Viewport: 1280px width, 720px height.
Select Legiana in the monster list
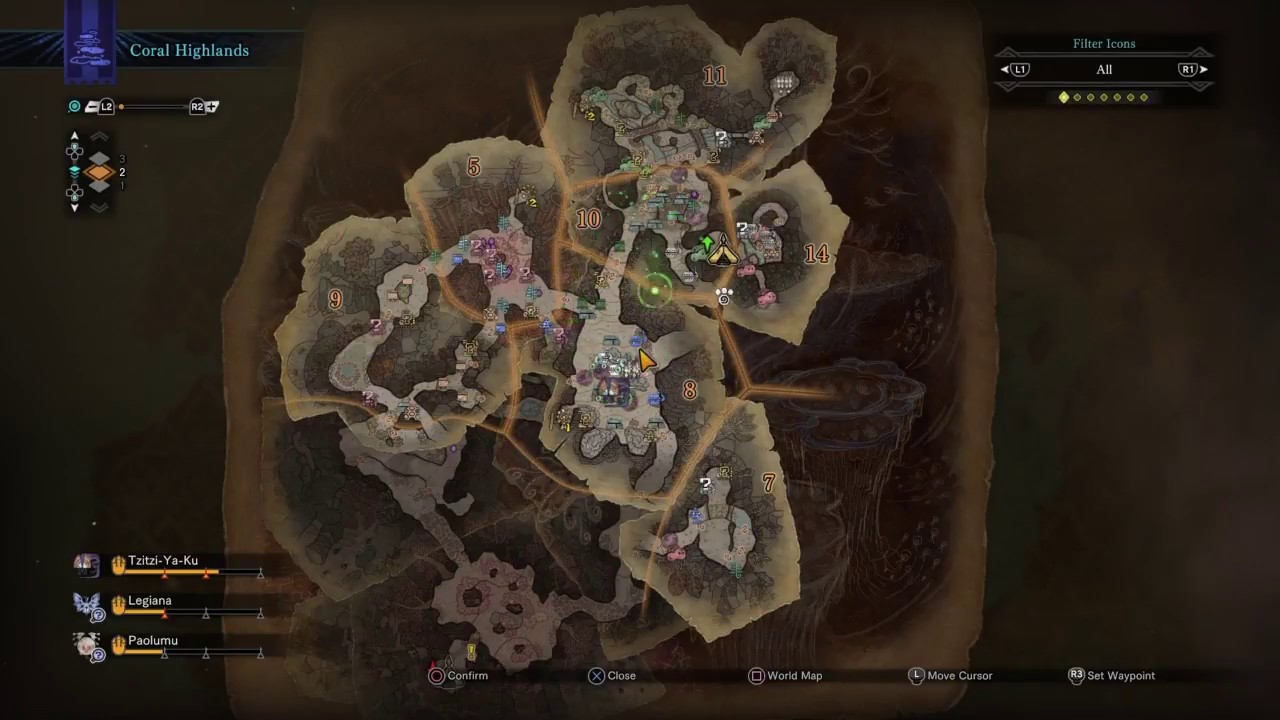click(x=149, y=601)
